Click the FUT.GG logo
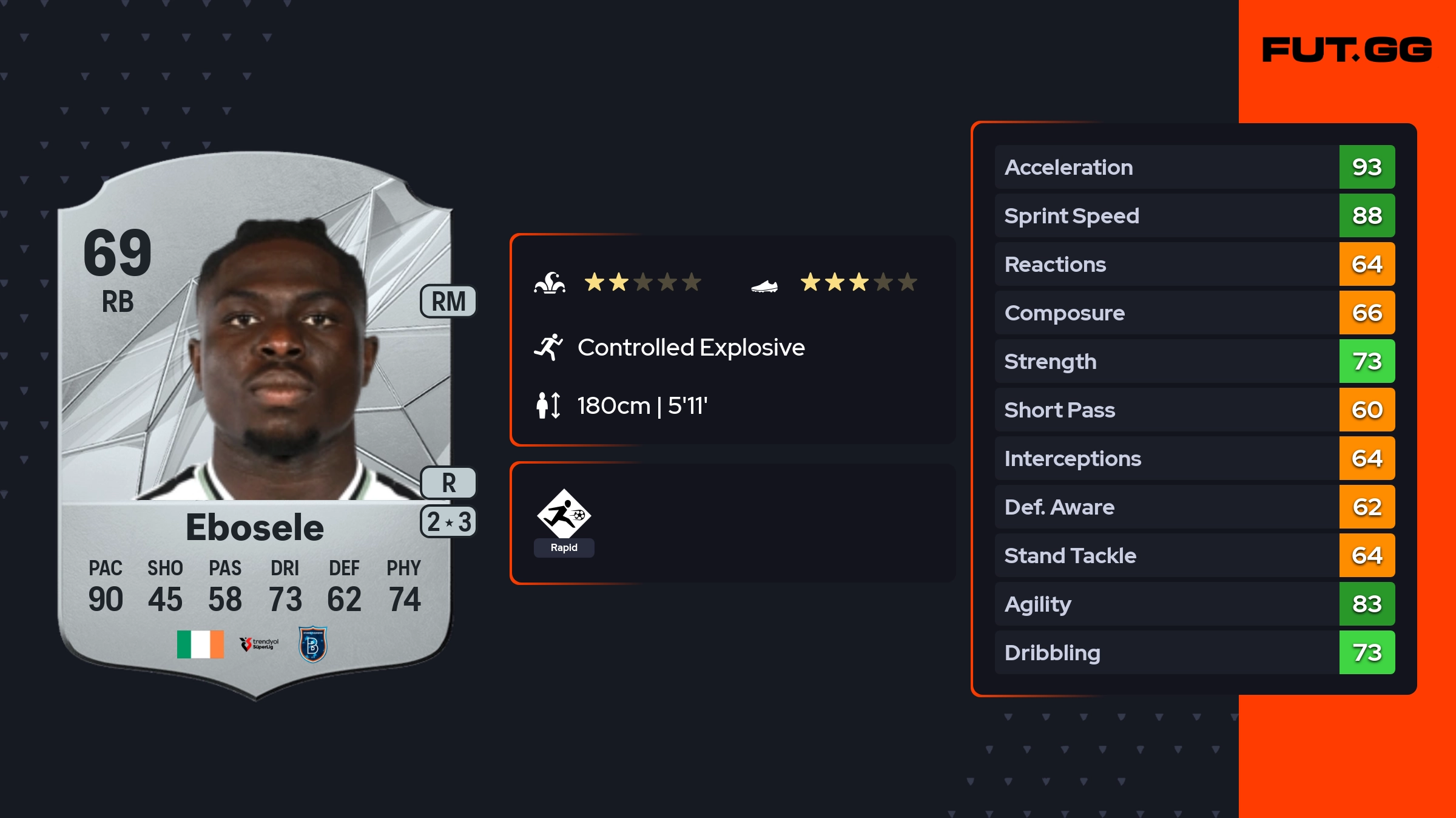 1347,50
